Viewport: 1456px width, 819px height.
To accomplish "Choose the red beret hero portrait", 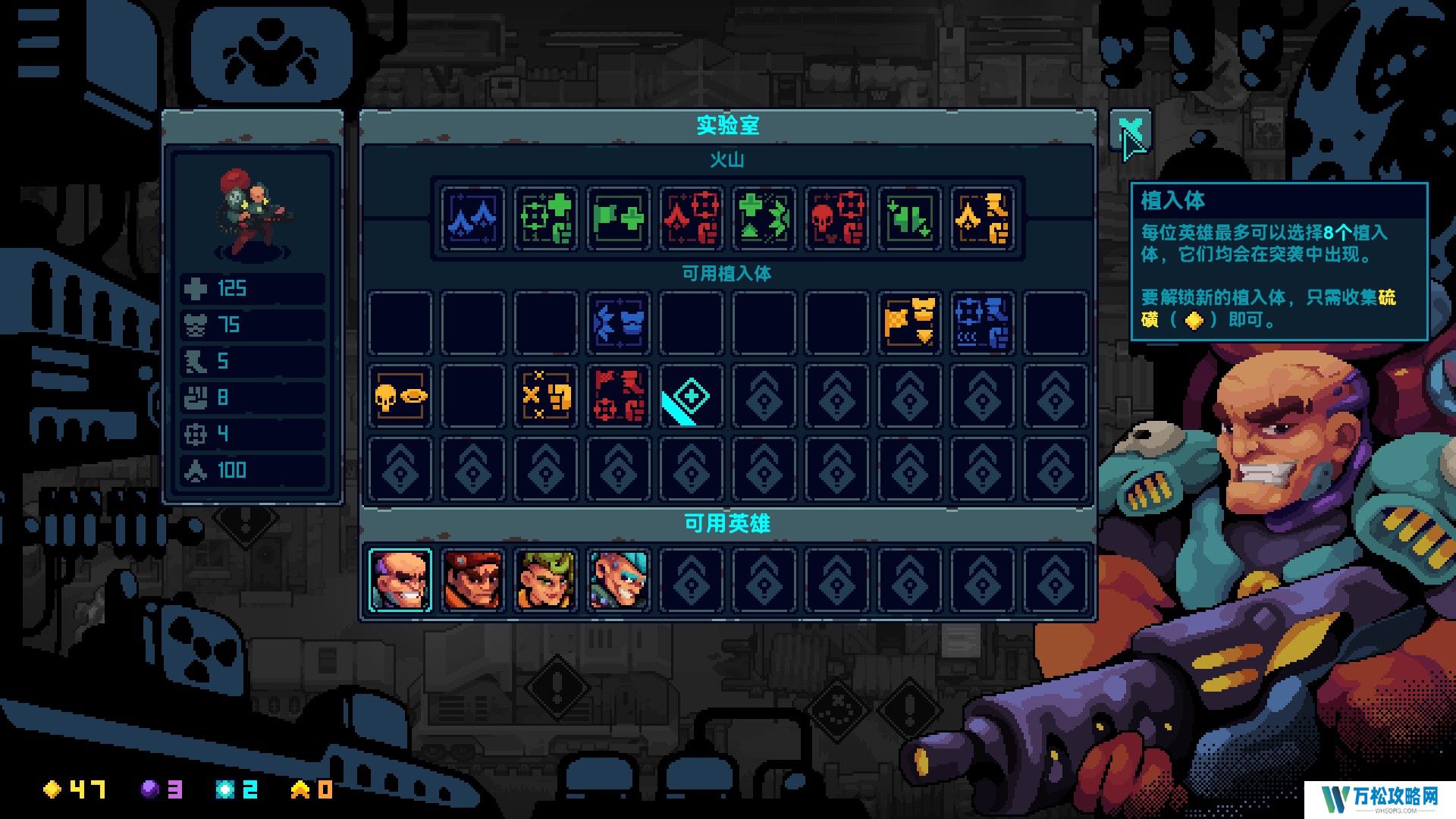I will click(x=473, y=580).
